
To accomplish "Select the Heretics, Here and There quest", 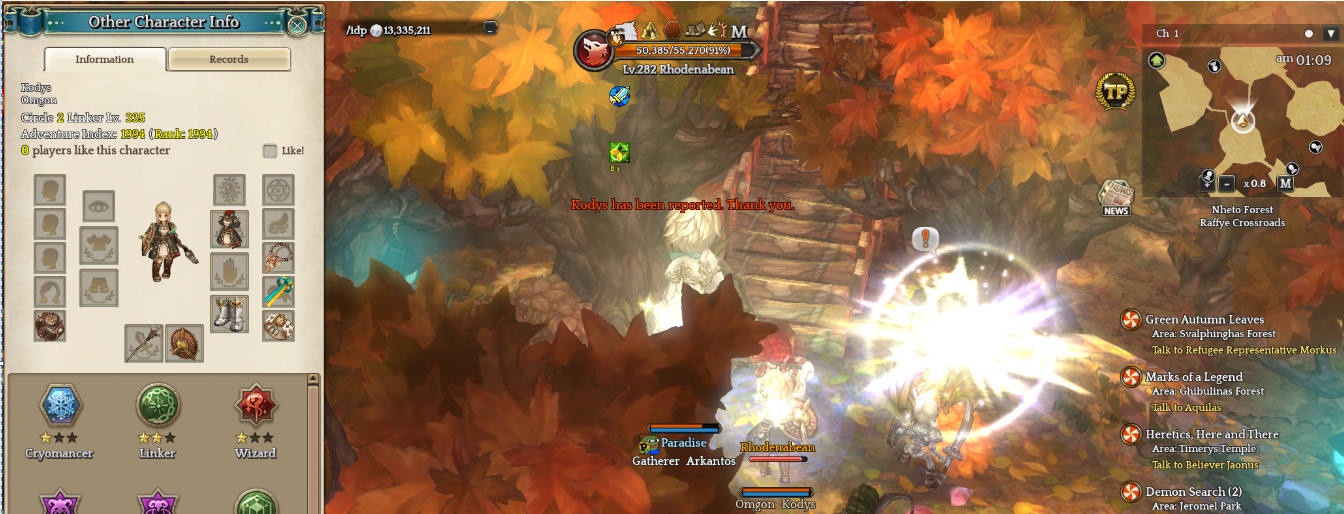I will tap(1211, 434).
